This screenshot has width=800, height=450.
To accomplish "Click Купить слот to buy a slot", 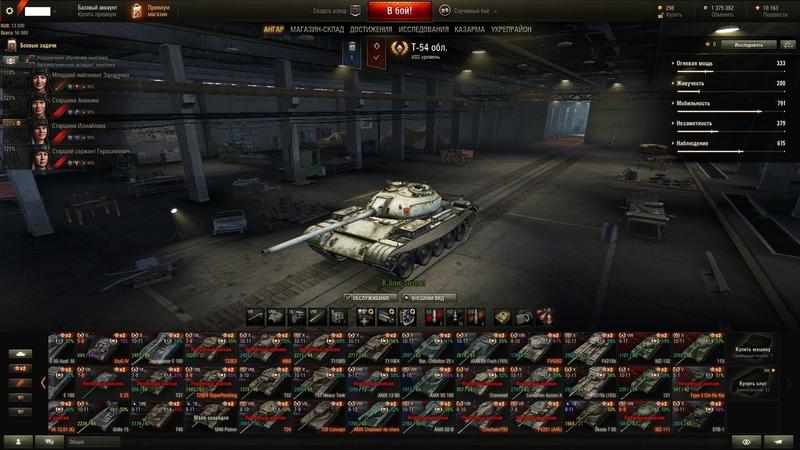I will [x=754, y=385].
